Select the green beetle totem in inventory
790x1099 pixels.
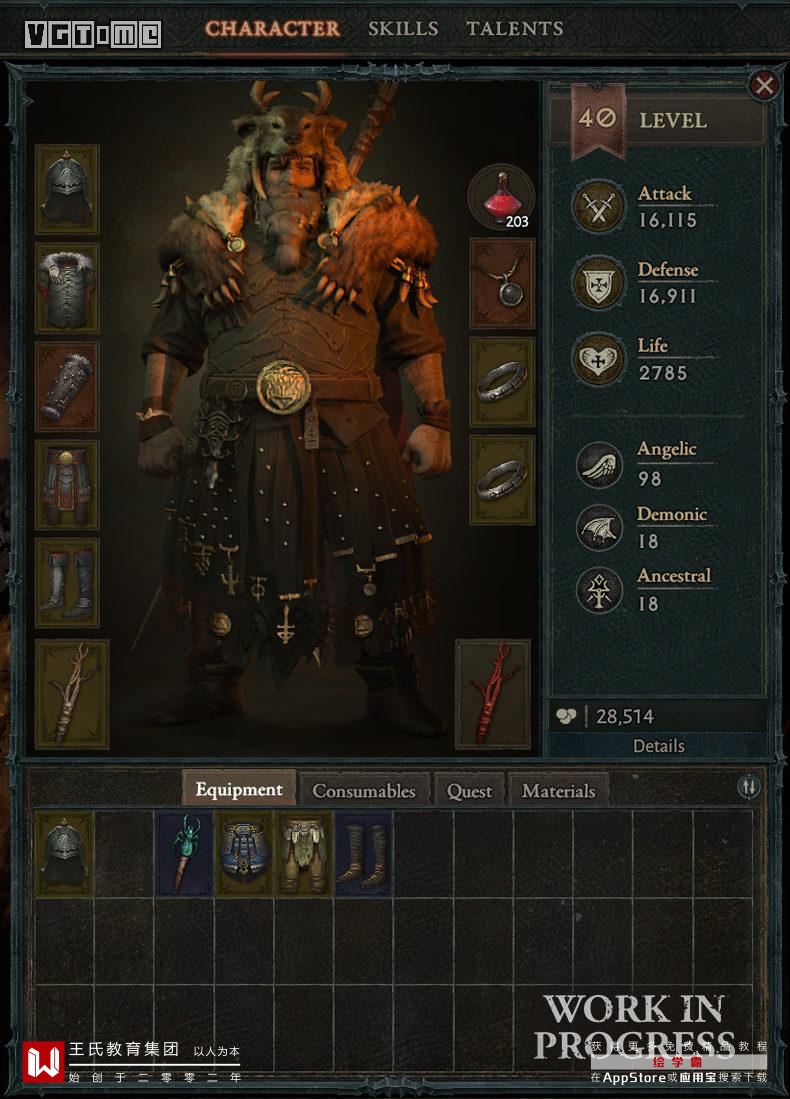pos(185,854)
